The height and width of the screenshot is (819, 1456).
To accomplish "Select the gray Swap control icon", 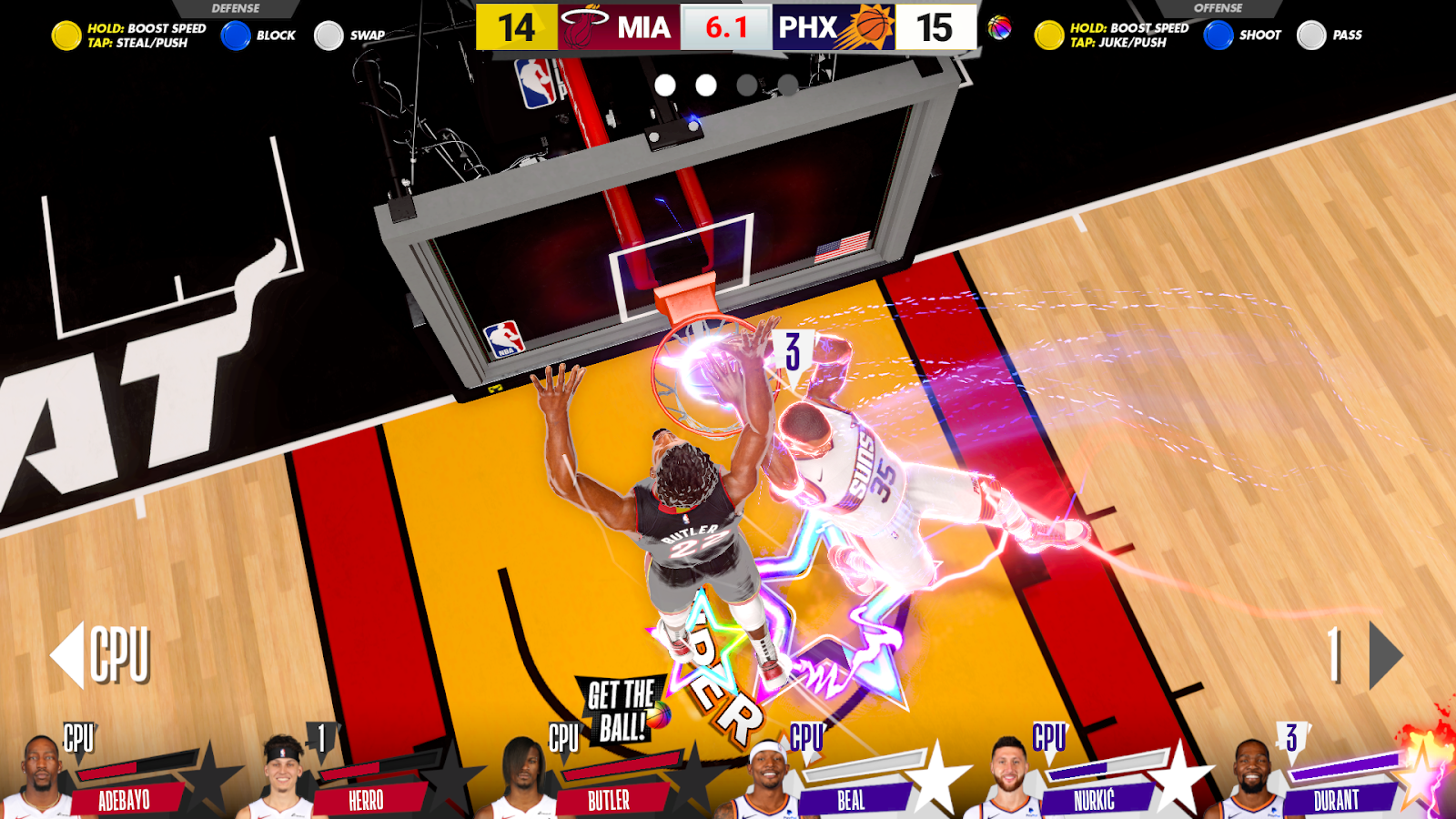I will [328, 35].
